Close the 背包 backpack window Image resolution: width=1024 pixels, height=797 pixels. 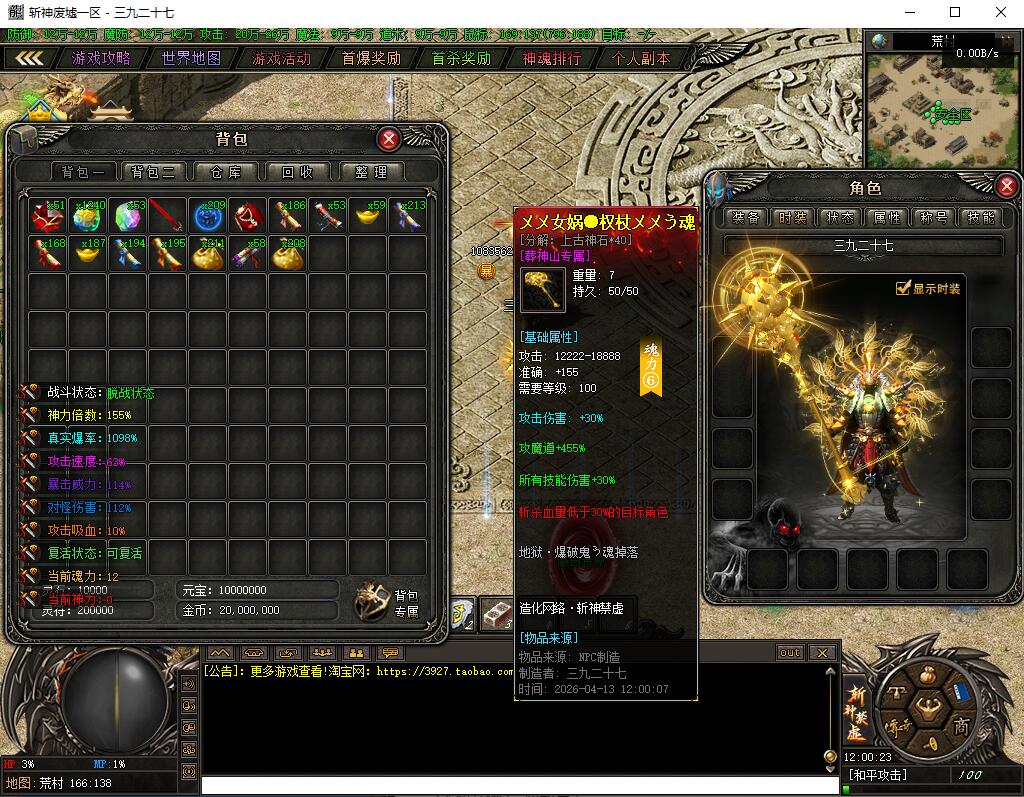coord(389,139)
